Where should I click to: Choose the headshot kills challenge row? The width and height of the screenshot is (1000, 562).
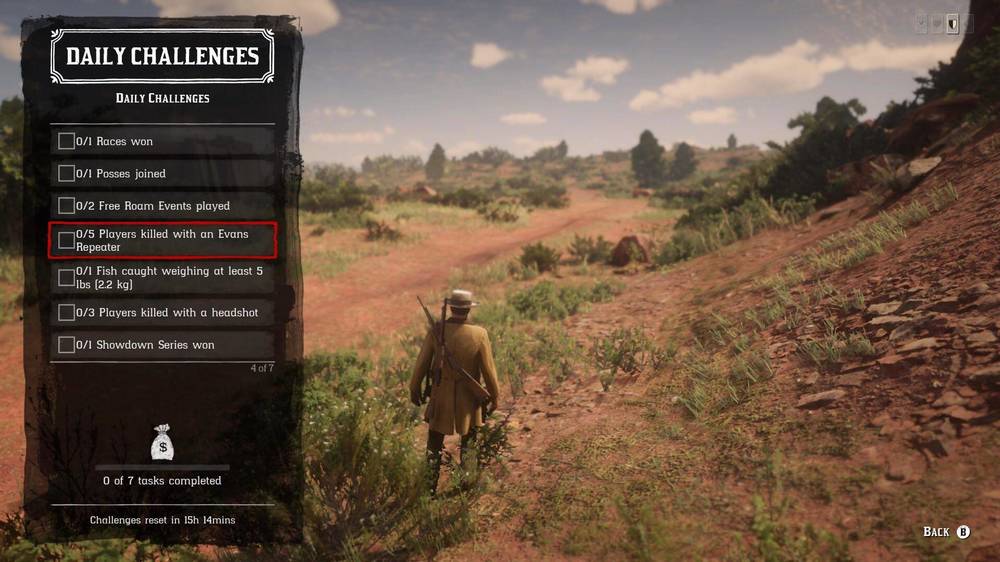pos(162,313)
